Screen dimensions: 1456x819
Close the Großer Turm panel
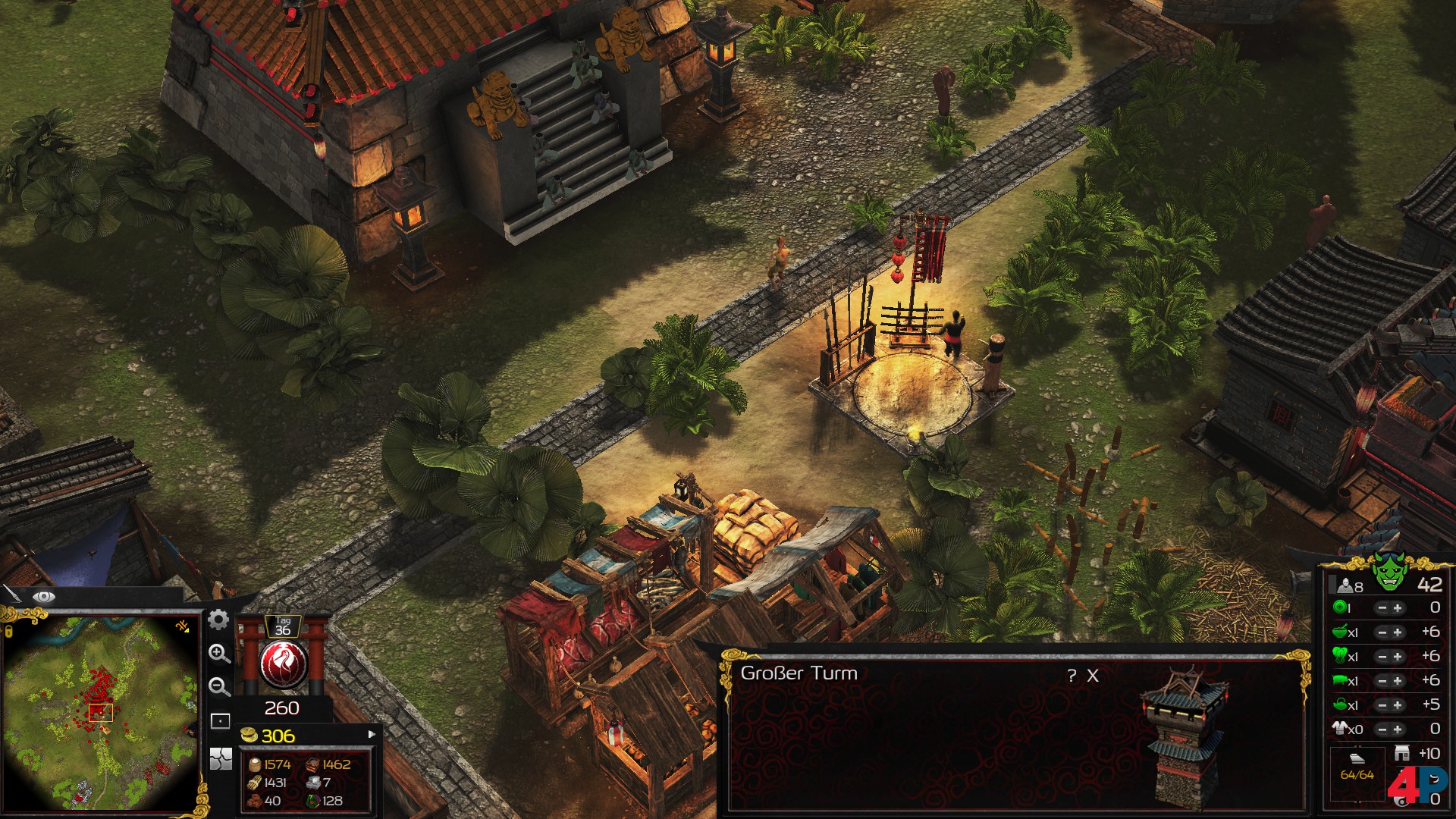tap(1093, 676)
